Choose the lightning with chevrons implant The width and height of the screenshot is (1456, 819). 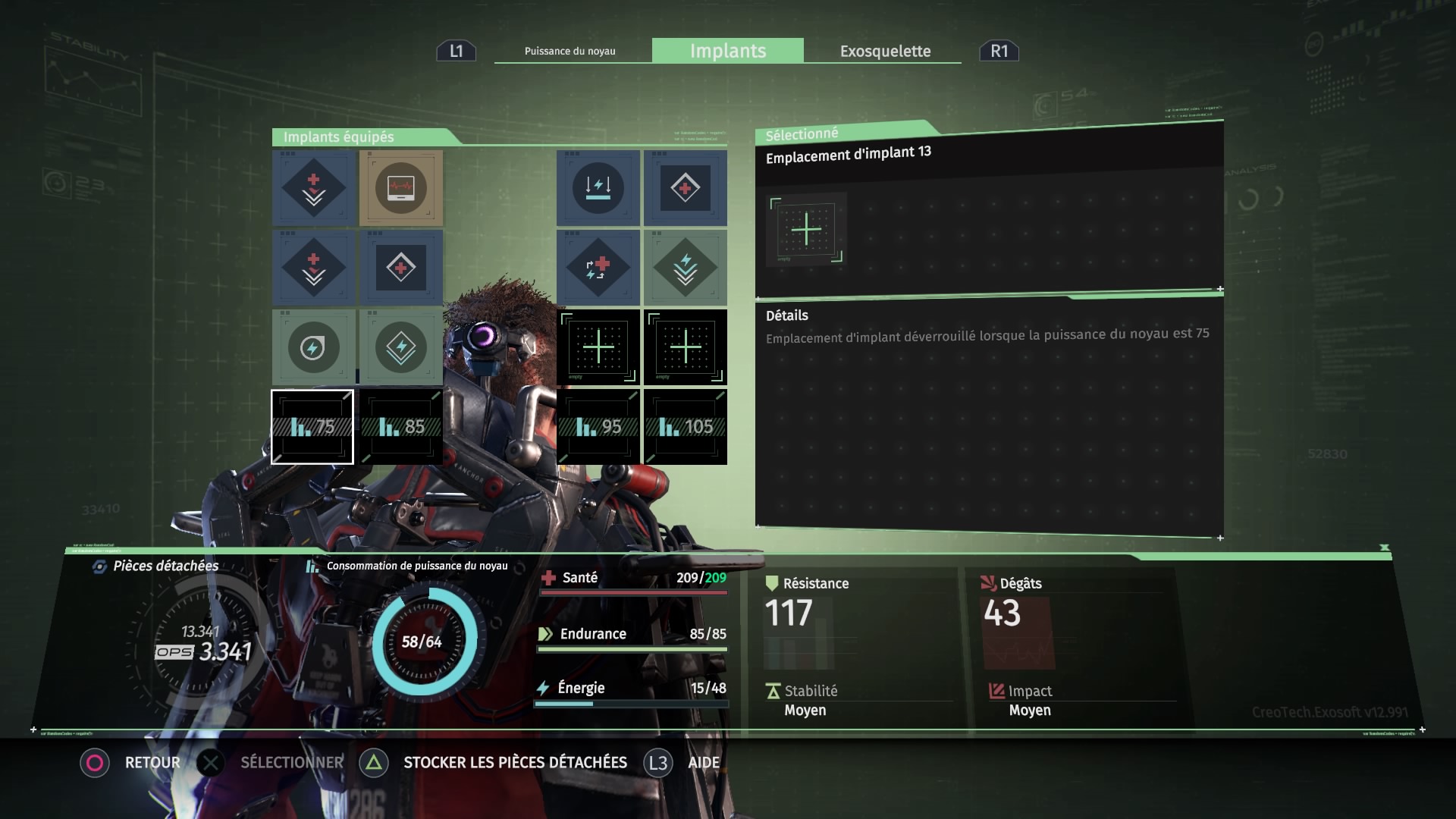click(686, 268)
